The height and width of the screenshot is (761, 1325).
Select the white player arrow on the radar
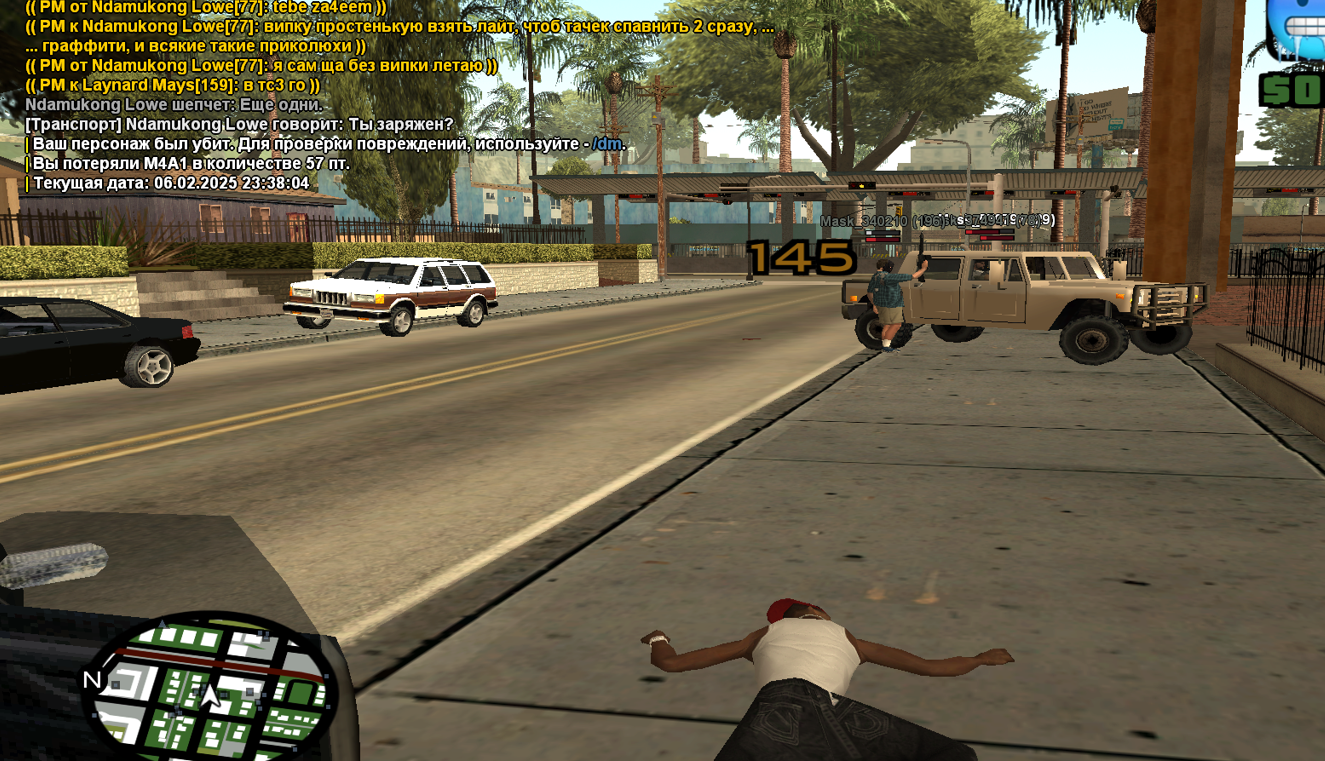pos(211,696)
